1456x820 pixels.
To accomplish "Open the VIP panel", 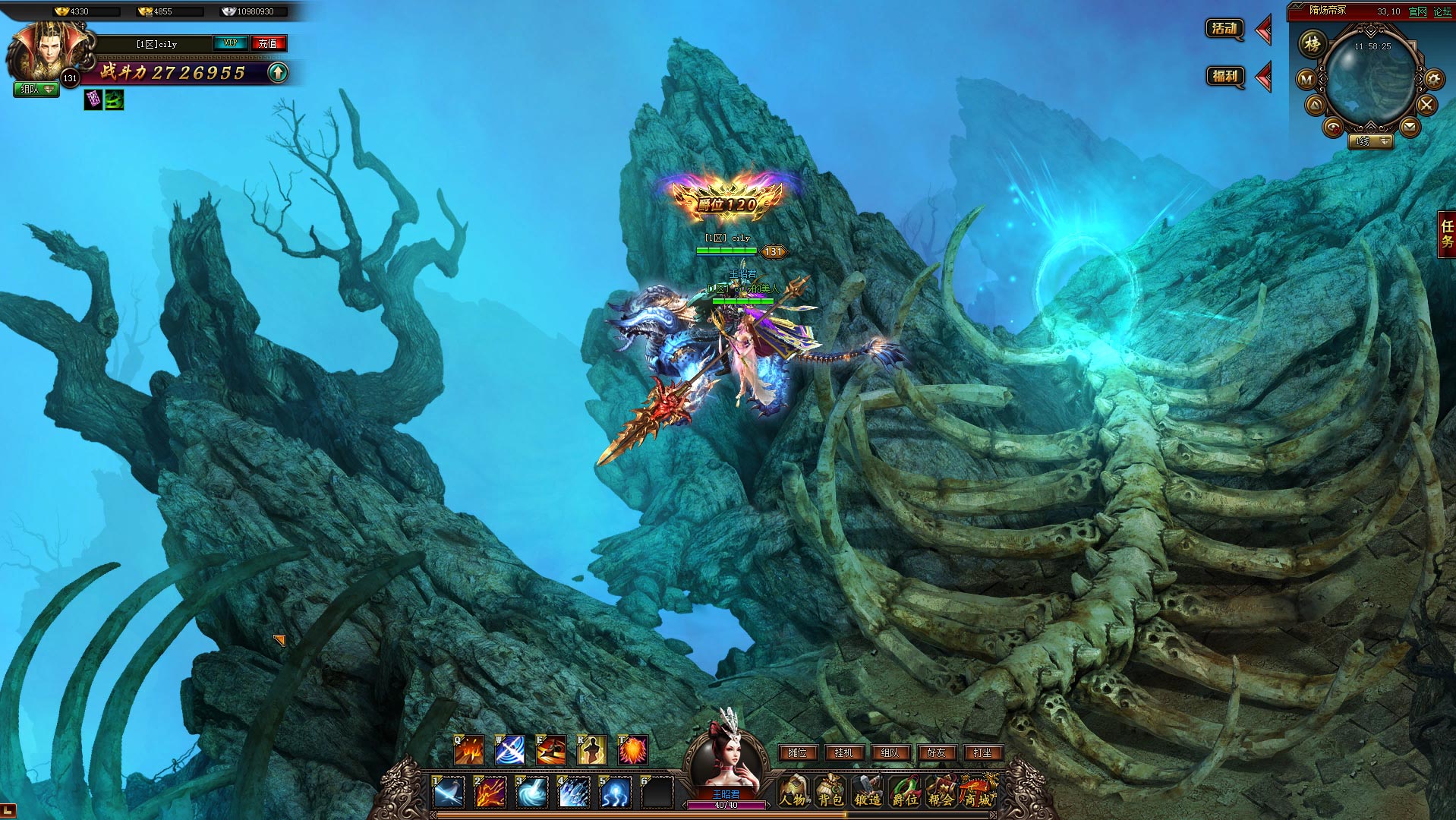I will click(x=231, y=43).
